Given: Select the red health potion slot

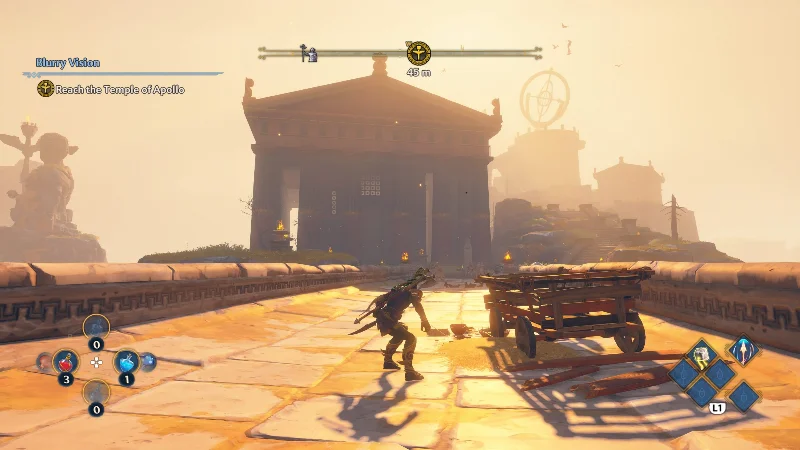Looking at the screenshot, I should [67, 361].
